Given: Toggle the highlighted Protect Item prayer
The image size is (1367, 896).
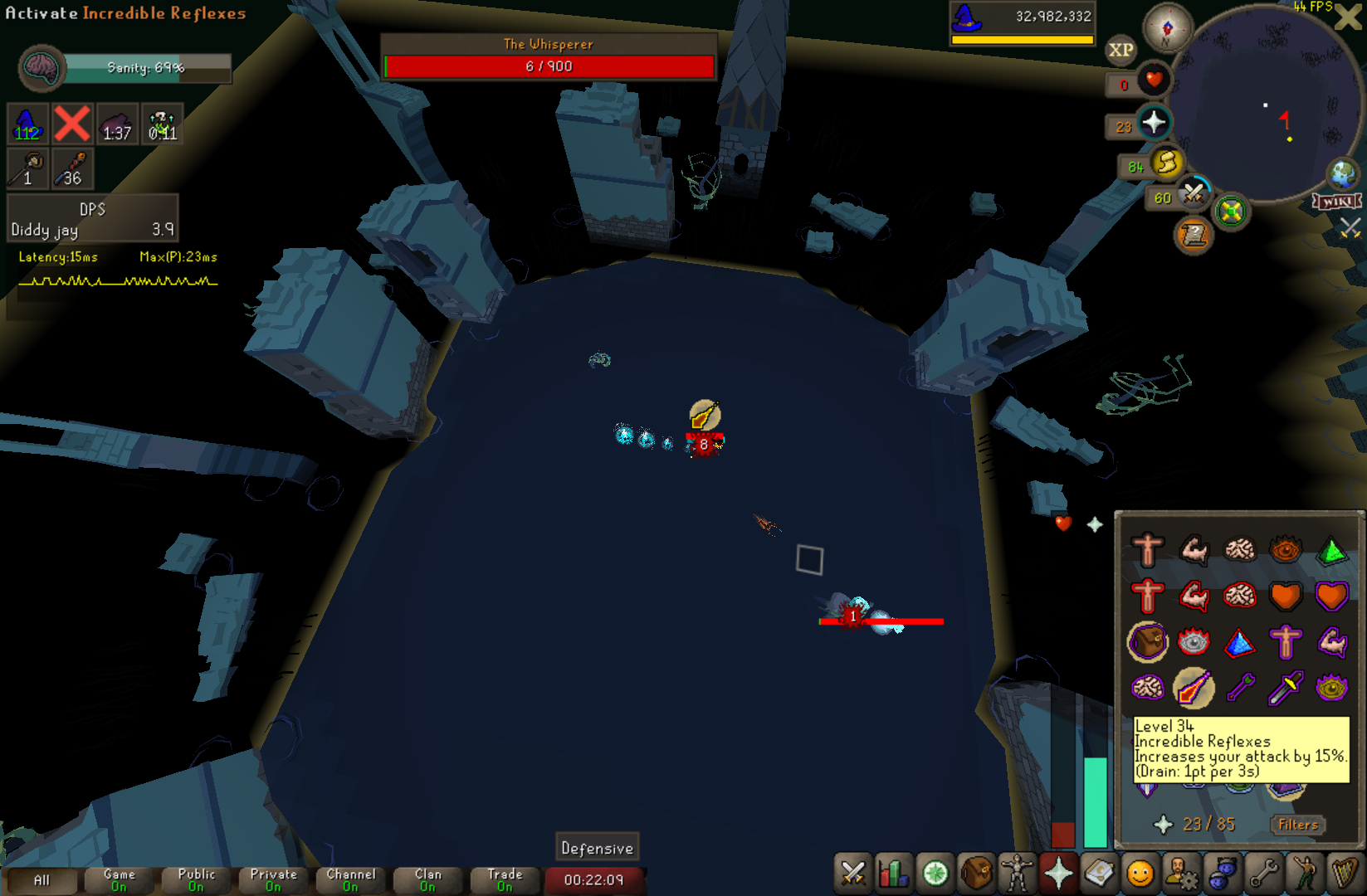Looking at the screenshot, I should coord(1148,642).
